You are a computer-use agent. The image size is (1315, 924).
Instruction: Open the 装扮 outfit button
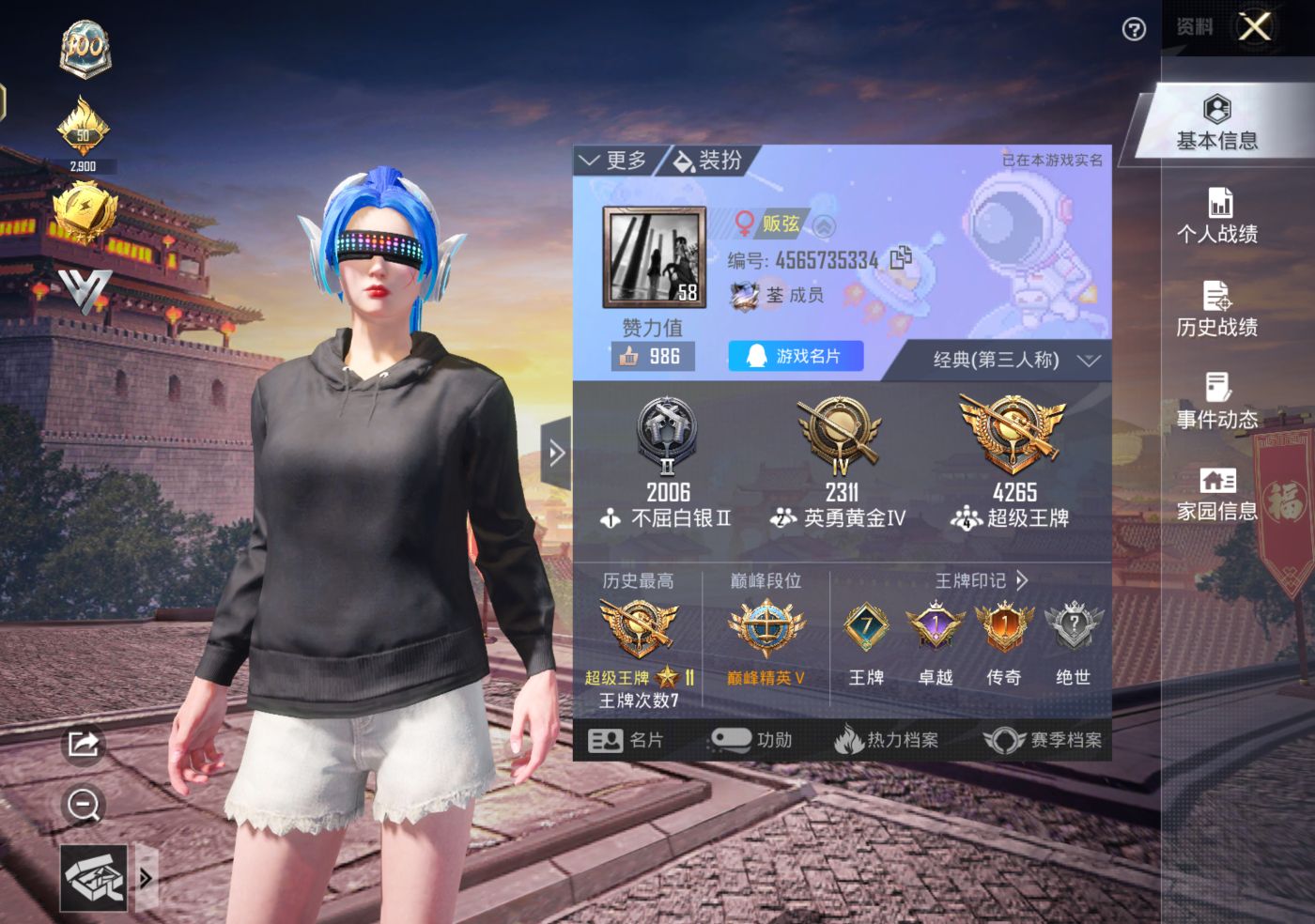pos(709,161)
